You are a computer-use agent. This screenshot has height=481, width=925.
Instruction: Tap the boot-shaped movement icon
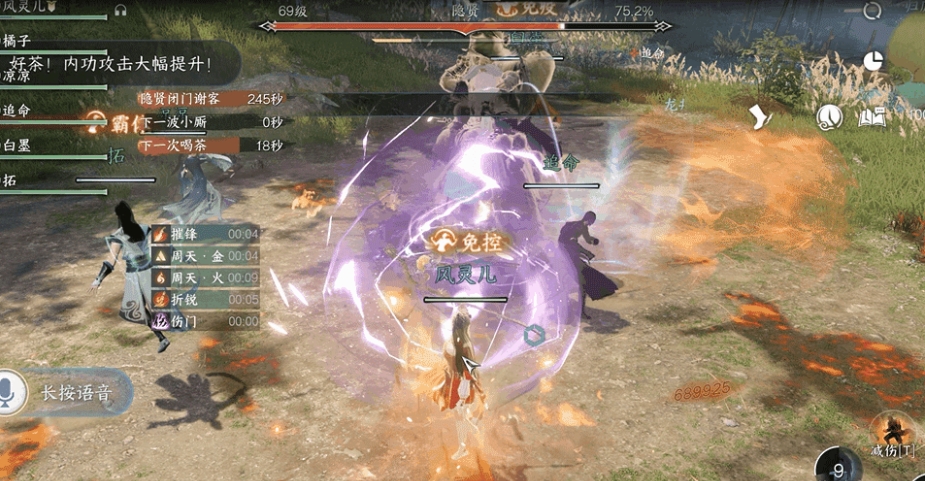764,117
